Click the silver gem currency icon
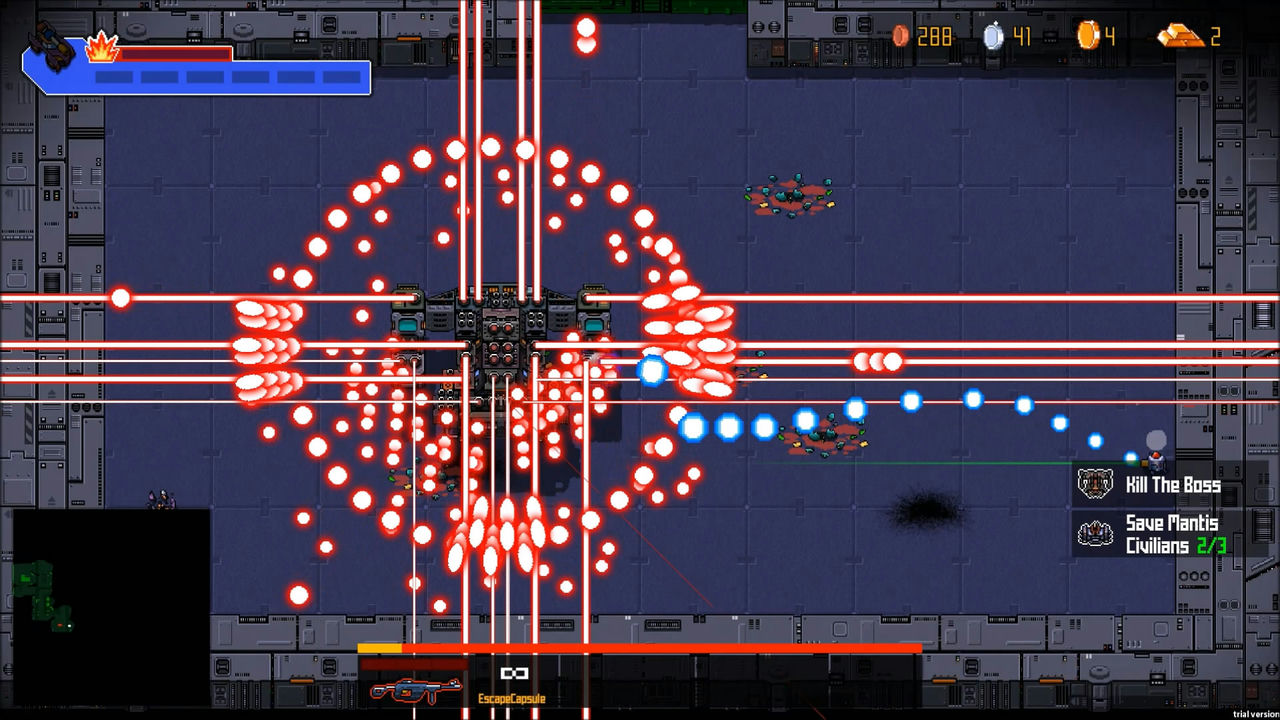 click(x=993, y=37)
